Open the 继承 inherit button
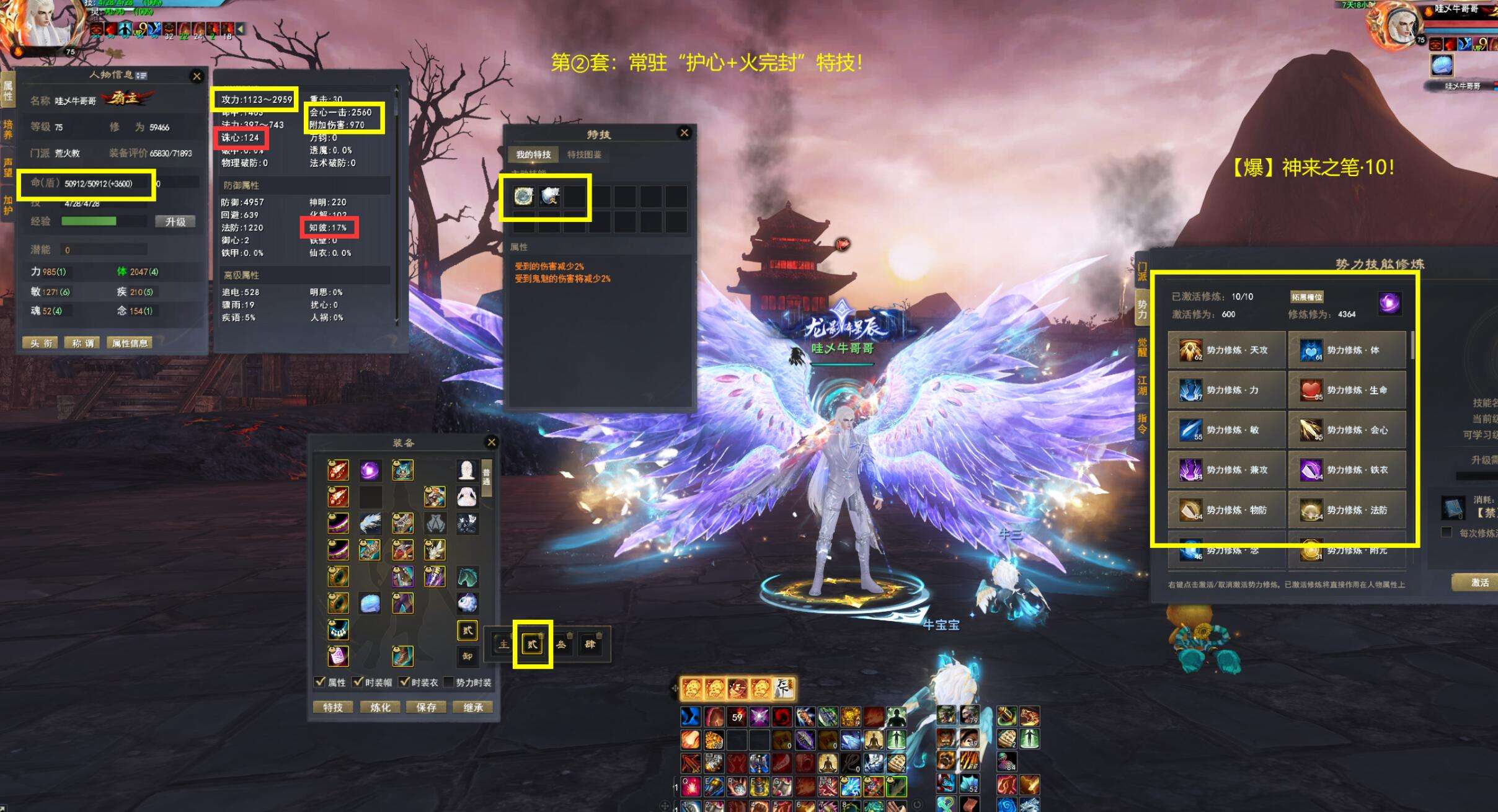Screen dimensions: 1498x812 tap(473, 707)
